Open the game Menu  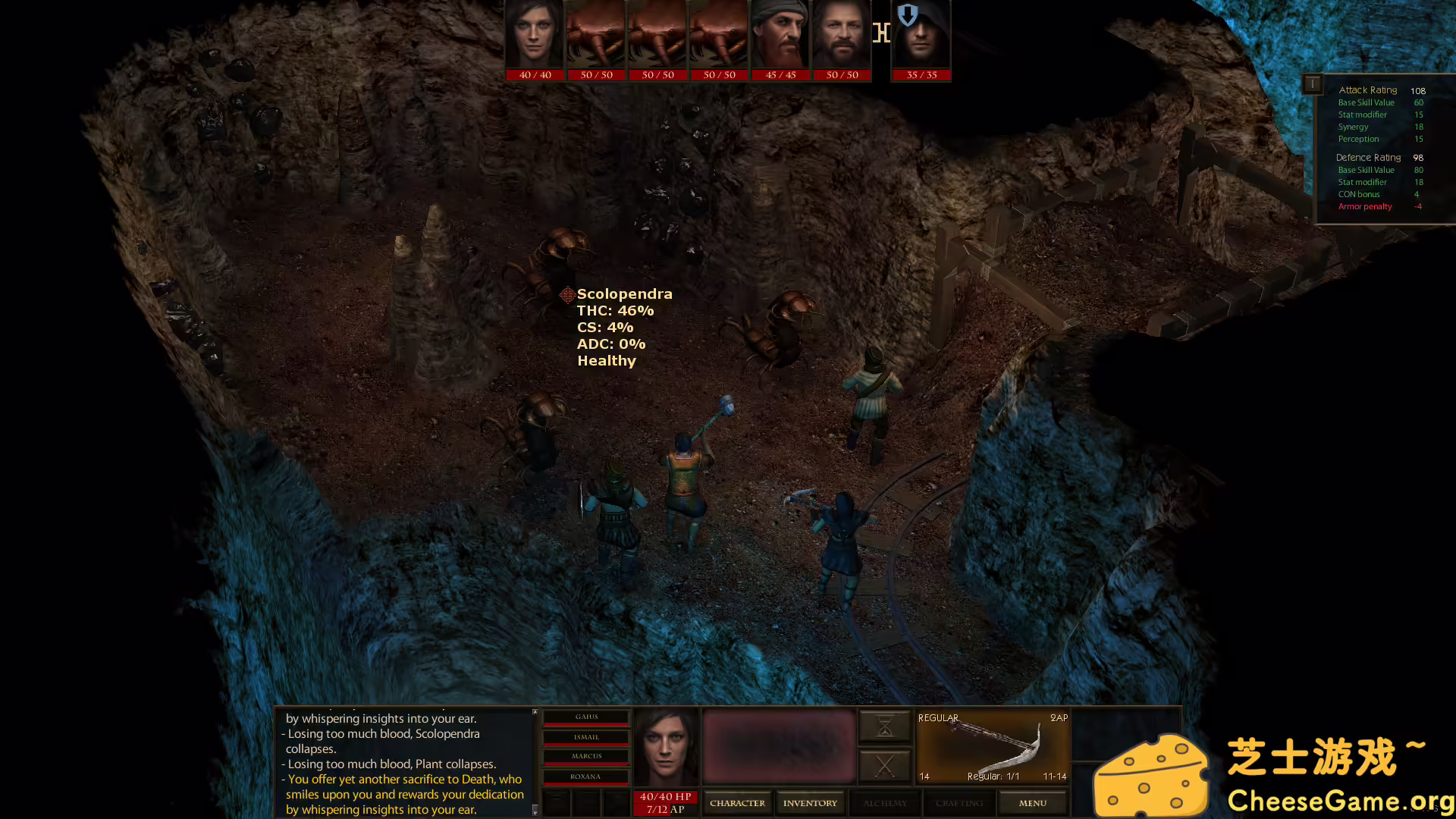[1033, 803]
